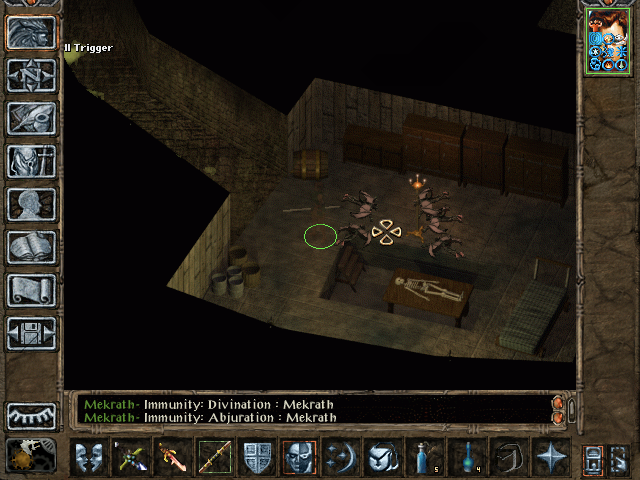Cast the moon and stars spell
Viewport: 640px width, 480px height.
tap(340, 458)
